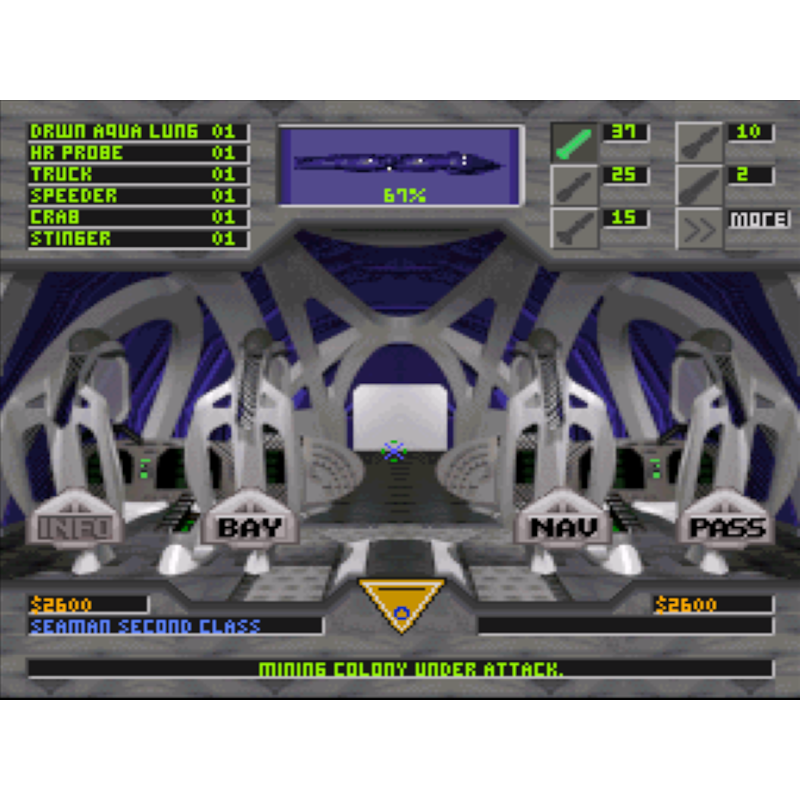The image size is (800, 800).
Task: Choose the TRUCK entry in the list
Action: tap(137, 175)
